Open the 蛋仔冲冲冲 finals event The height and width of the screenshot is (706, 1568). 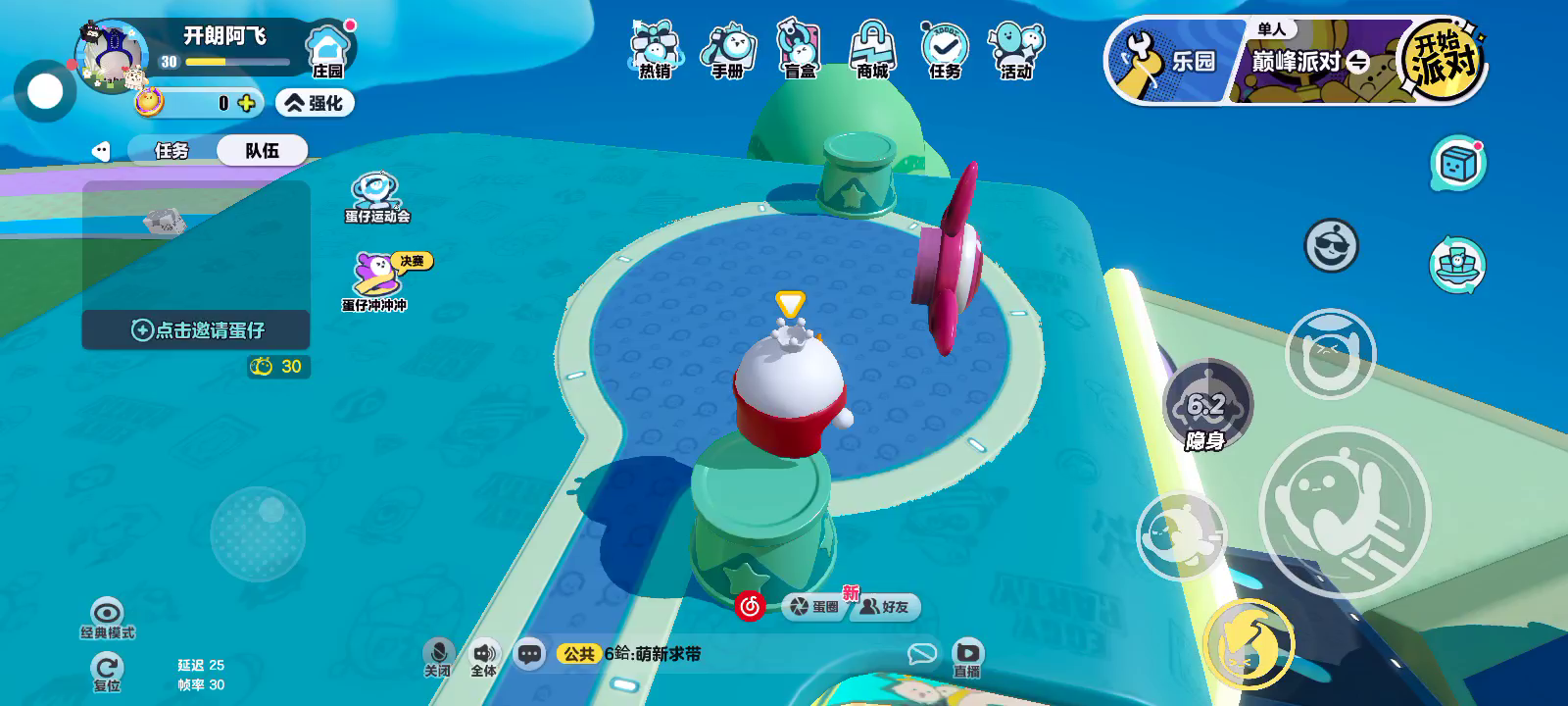coord(376,281)
